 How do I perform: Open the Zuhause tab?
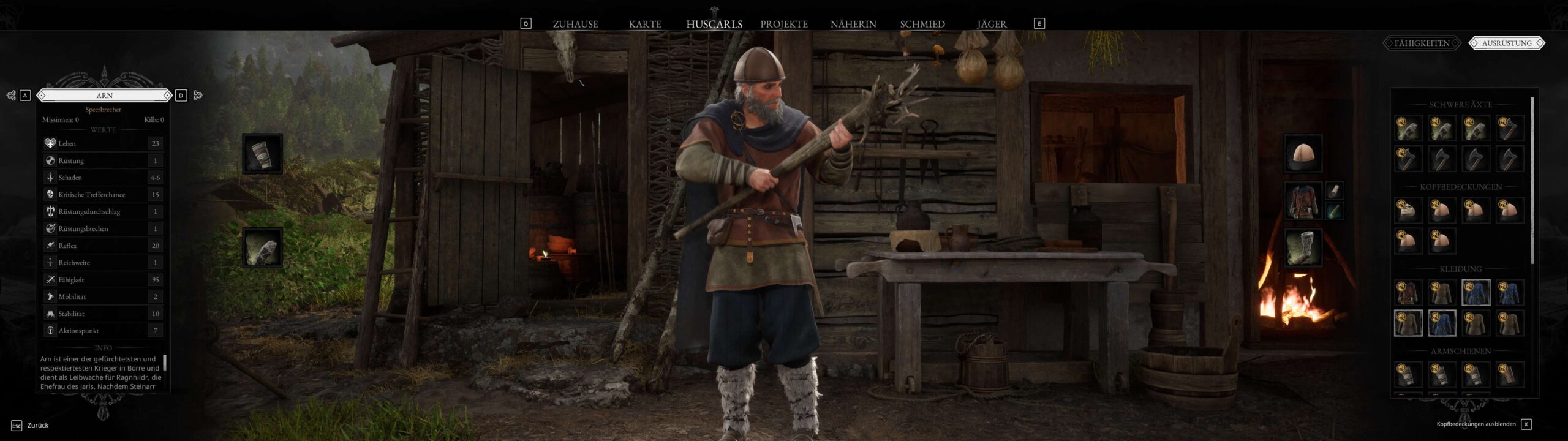pos(575,24)
